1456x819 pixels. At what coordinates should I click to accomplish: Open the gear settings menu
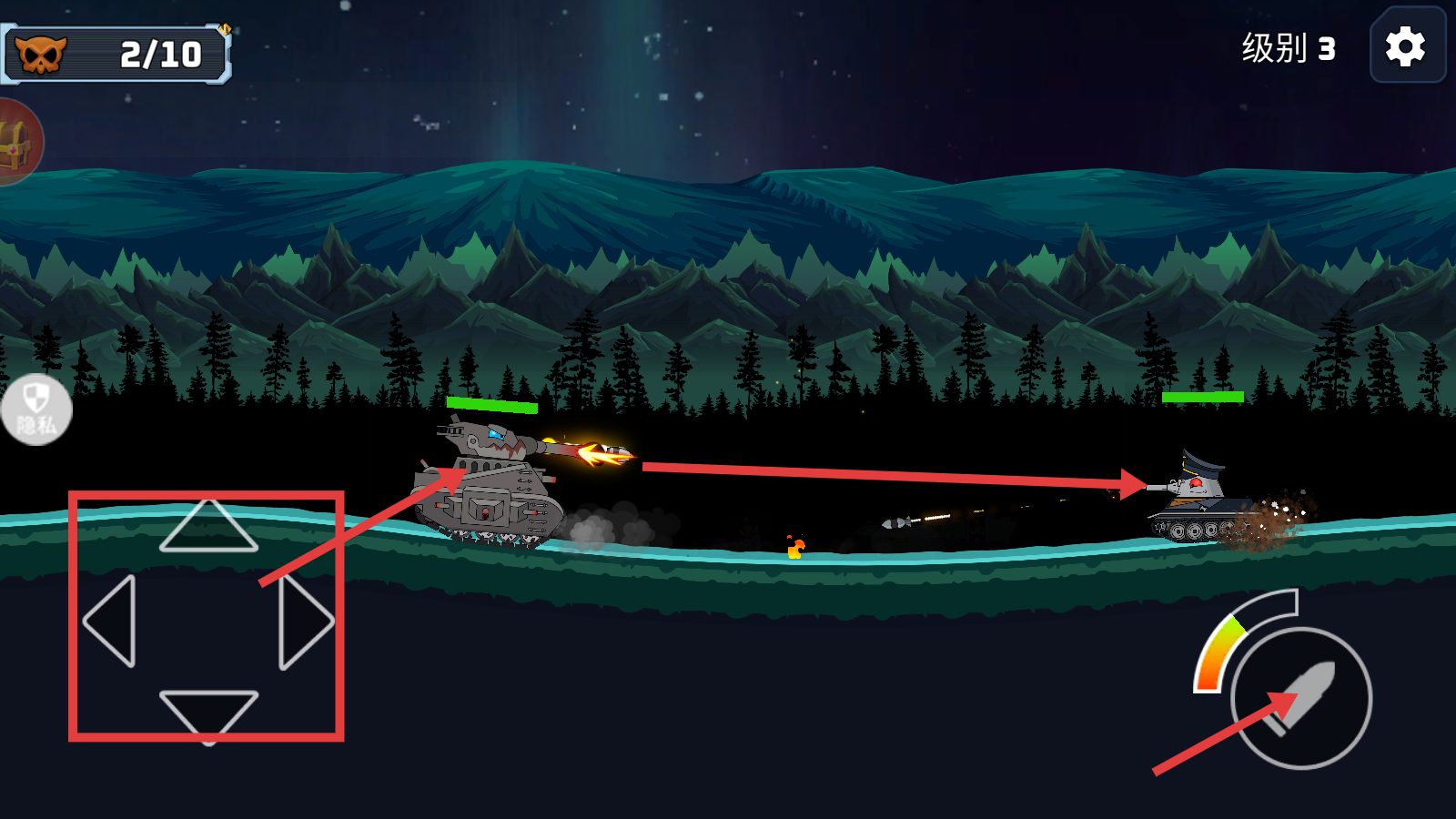pyautogui.click(x=1406, y=46)
